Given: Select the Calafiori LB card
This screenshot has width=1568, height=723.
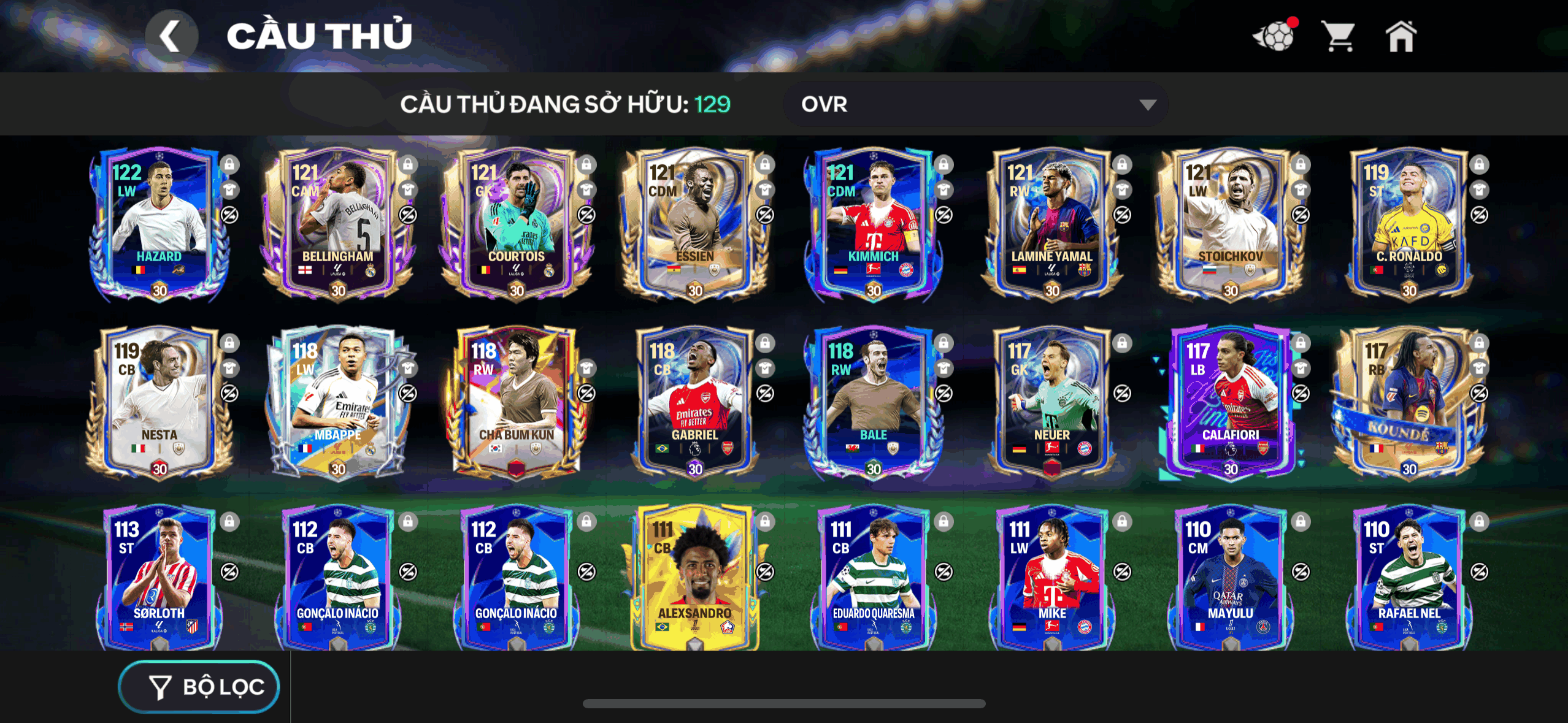Looking at the screenshot, I should pyautogui.click(x=1230, y=402).
